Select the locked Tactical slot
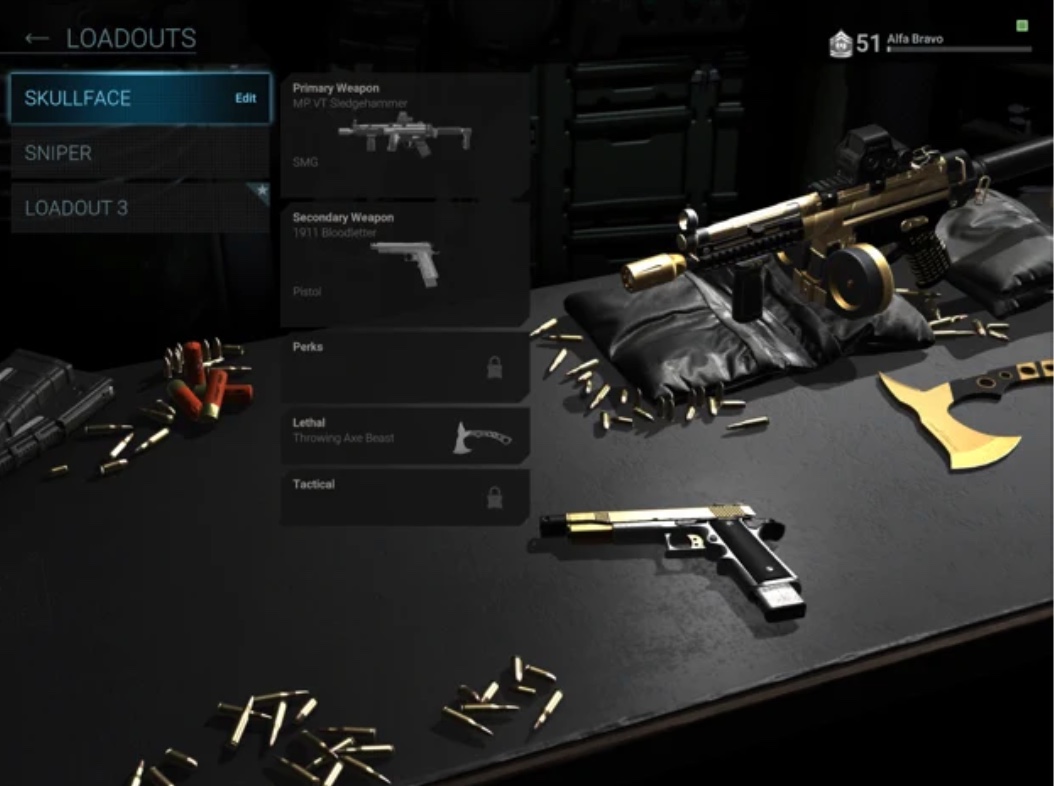This screenshot has height=786, width=1054. click(x=405, y=497)
